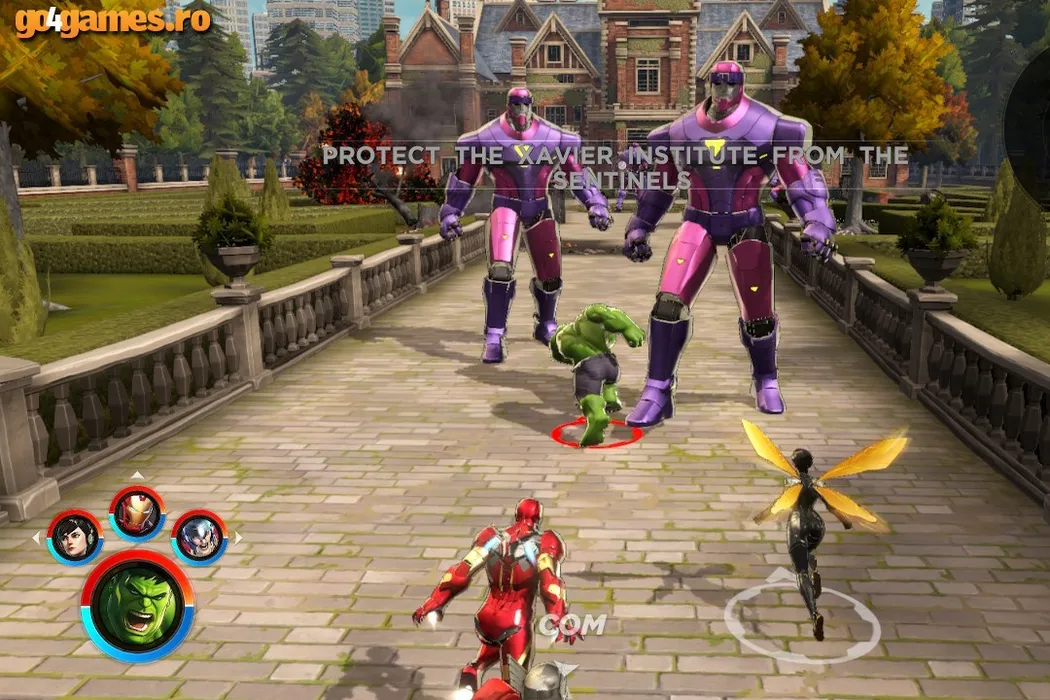Select the large Hulk character portrait
Screen dimensions: 1050x700
pos(137,605)
